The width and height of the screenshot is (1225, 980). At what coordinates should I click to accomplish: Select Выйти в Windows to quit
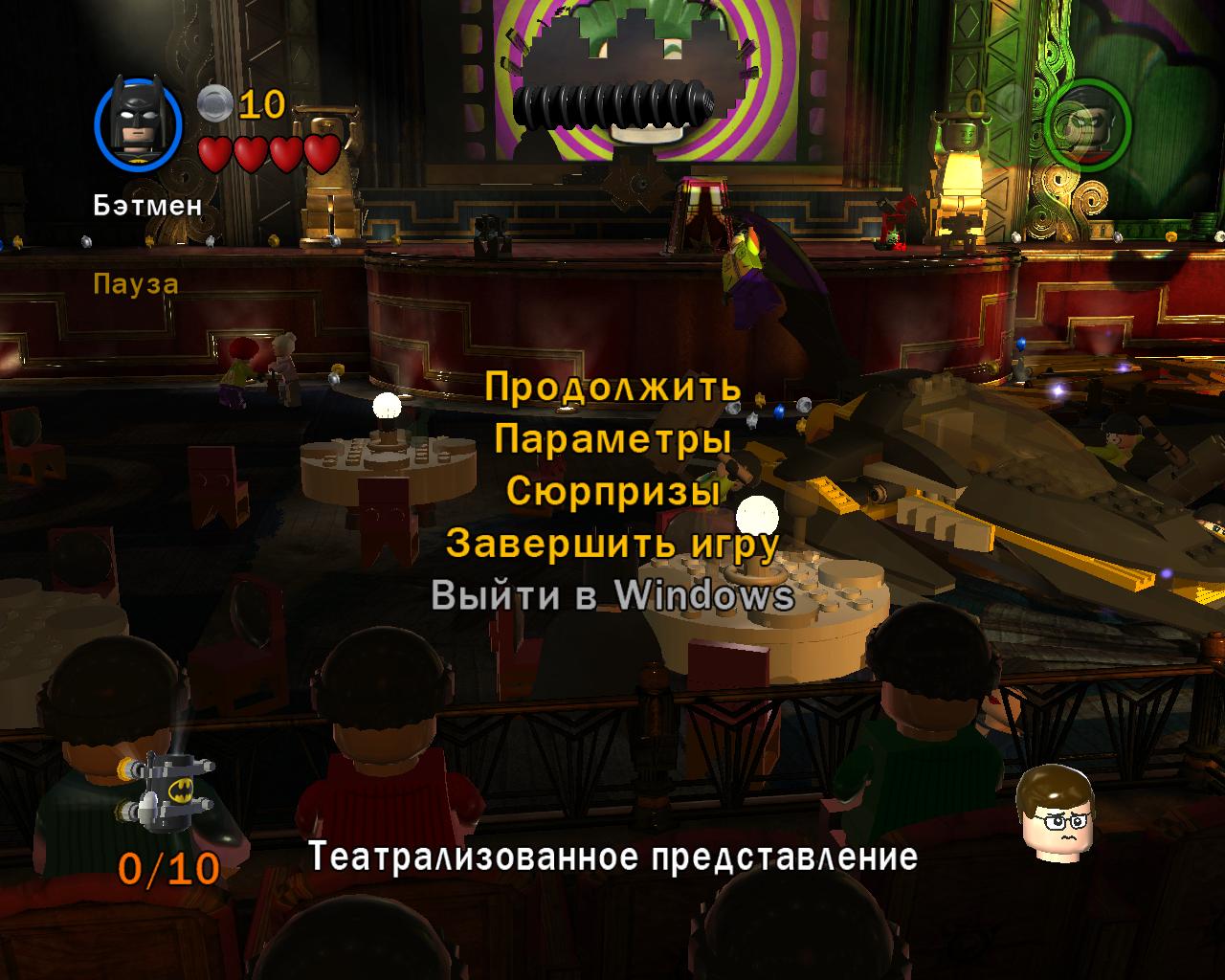point(612,595)
